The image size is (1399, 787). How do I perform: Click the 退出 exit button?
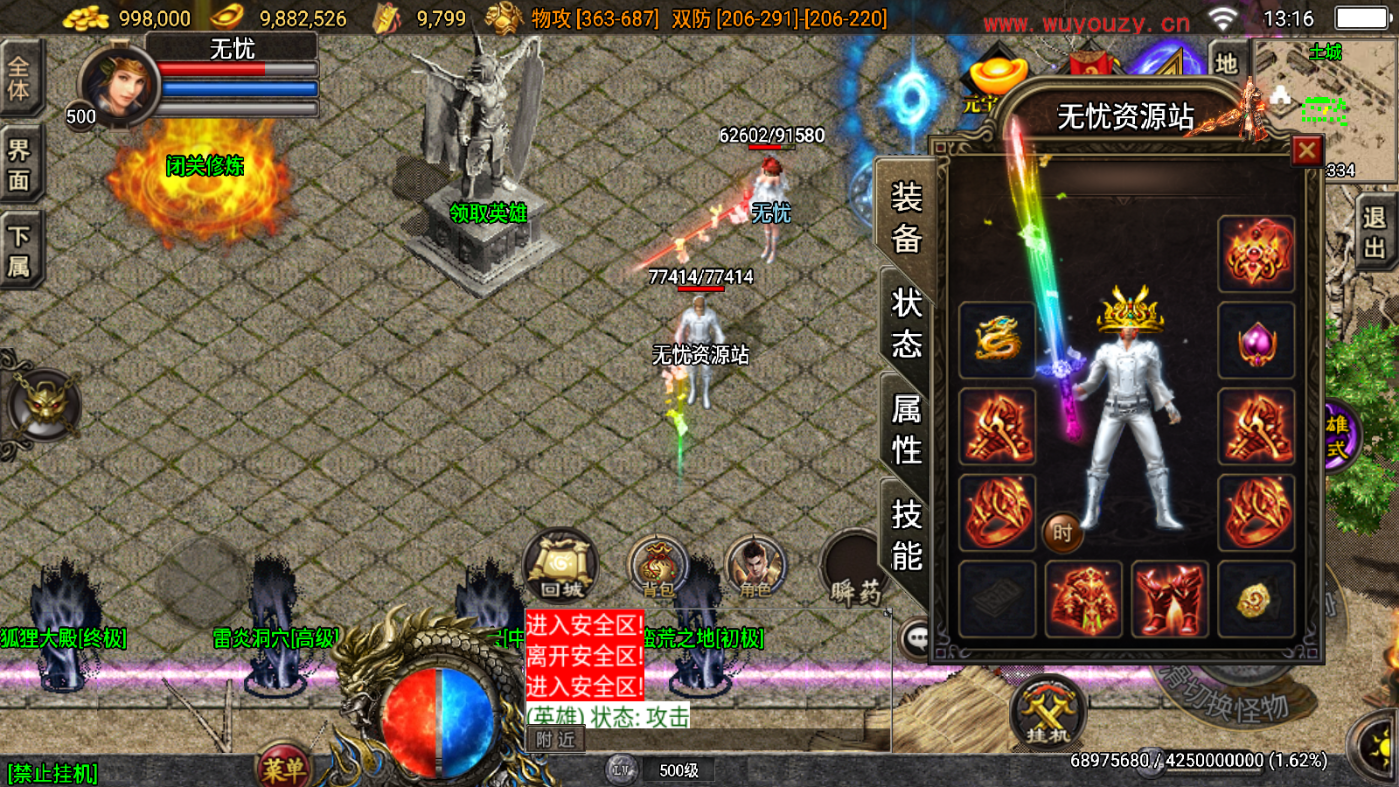1377,231
